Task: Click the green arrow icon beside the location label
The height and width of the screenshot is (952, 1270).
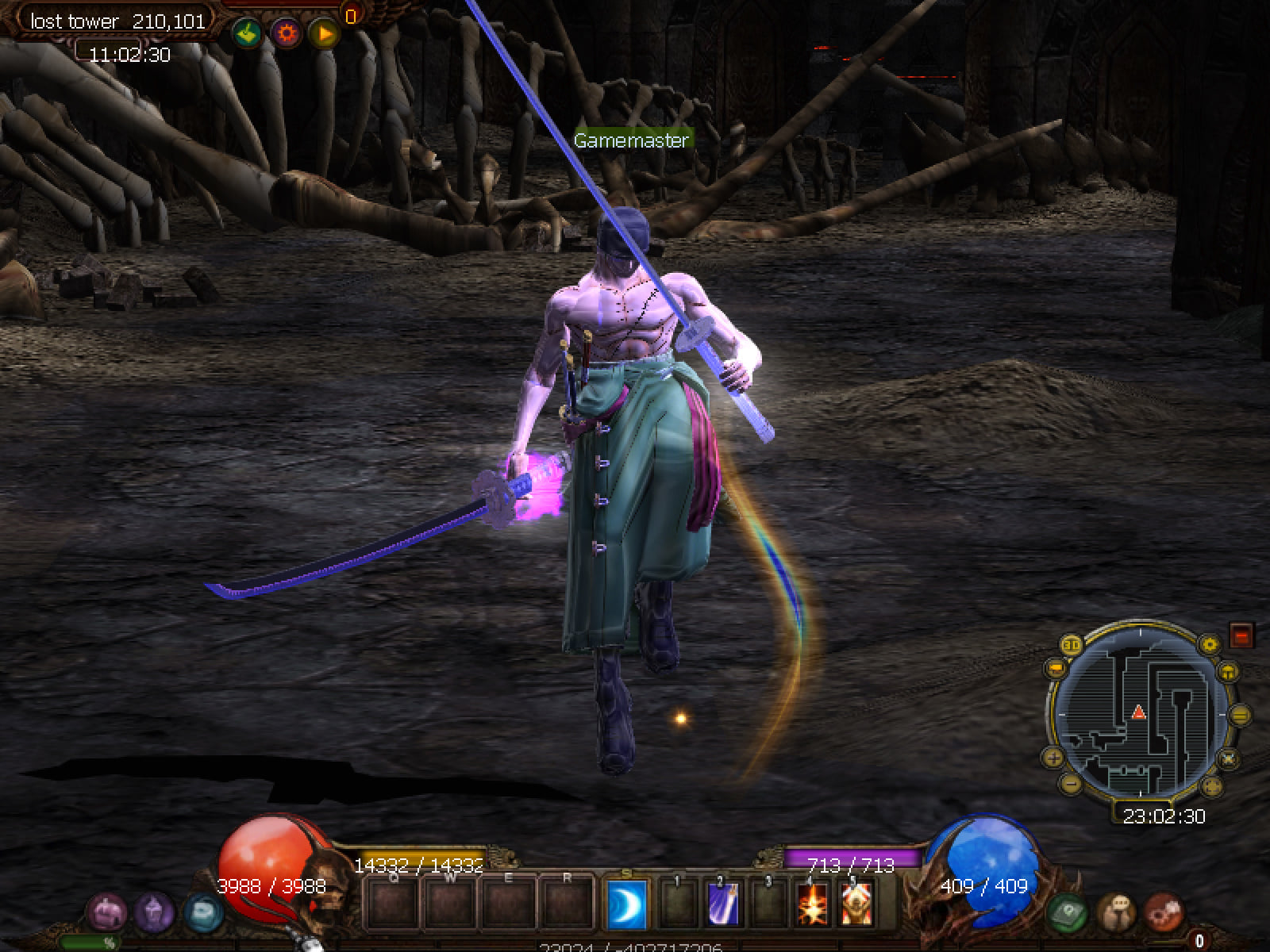Action: [x=246, y=33]
